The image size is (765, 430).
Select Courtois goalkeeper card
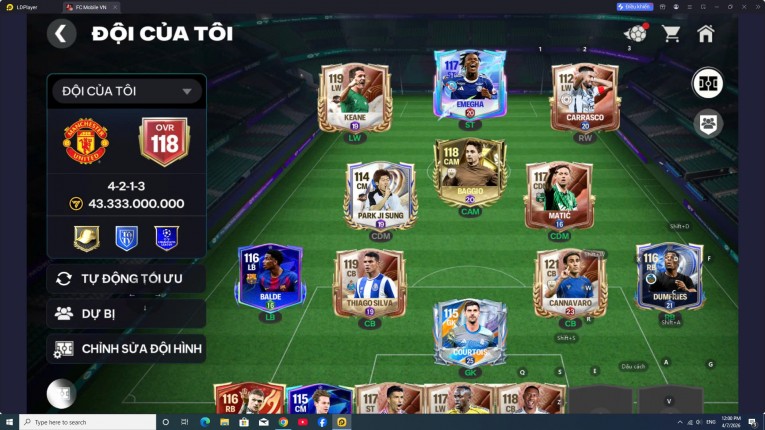tap(469, 332)
